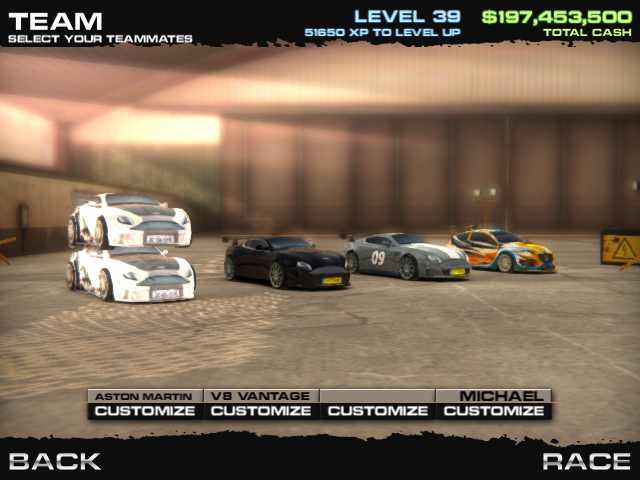The height and width of the screenshot is (480, 640).
Task: Start the race
Action: pyautogui.click(x=586, y=461)
